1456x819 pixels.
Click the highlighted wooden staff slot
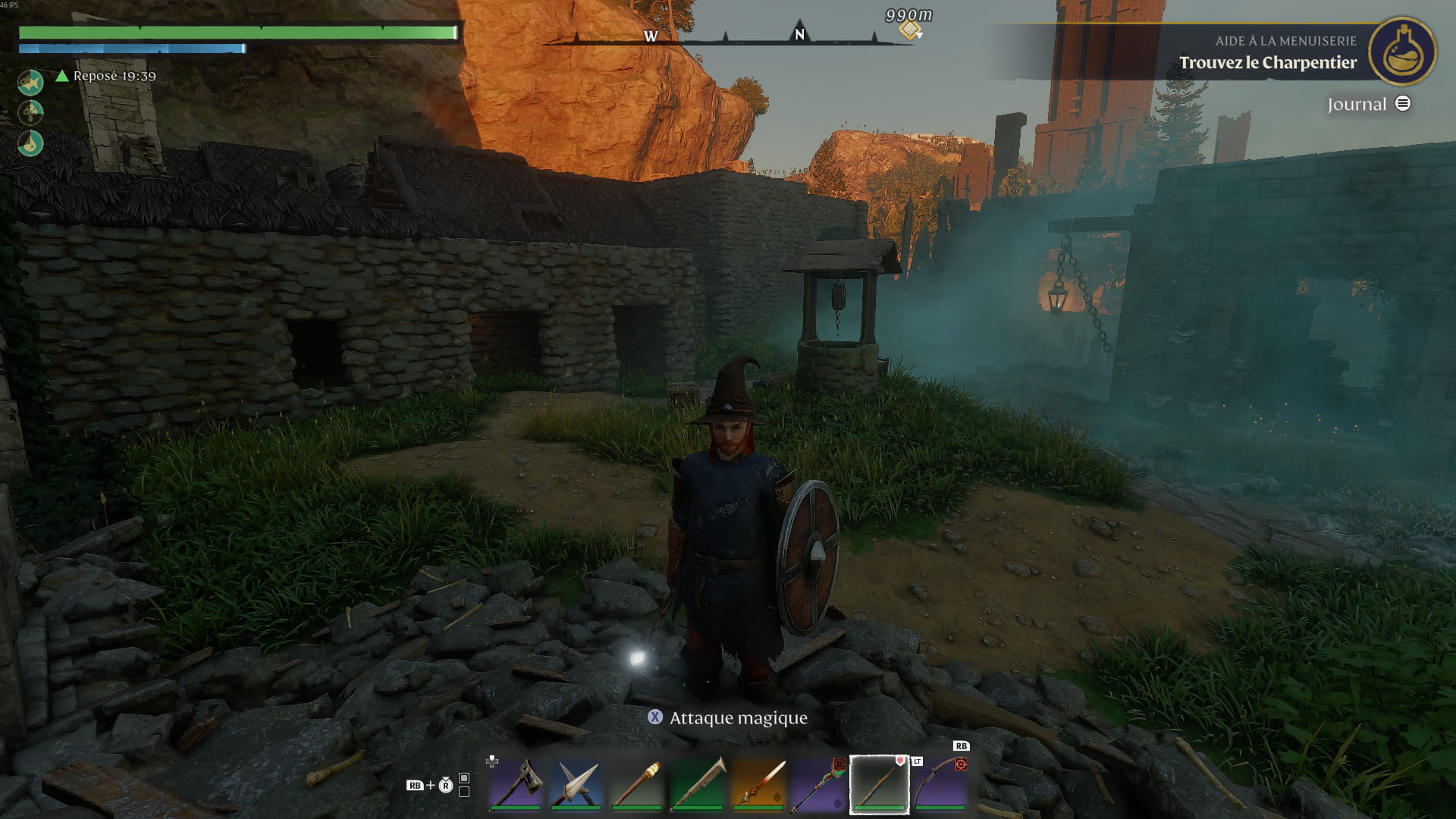pyautogui.click(x=880, y=783)
